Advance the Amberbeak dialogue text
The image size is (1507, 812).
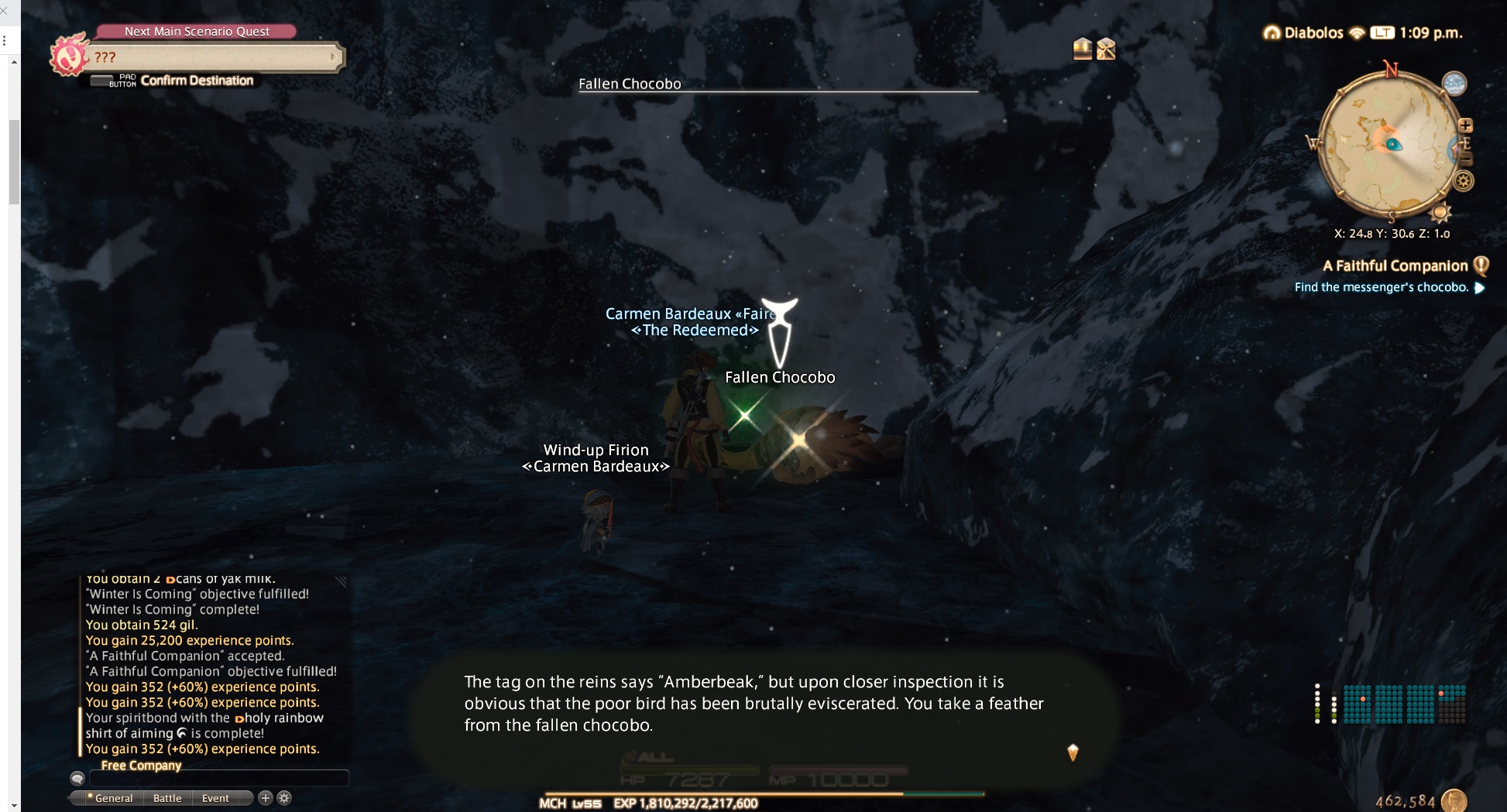pos(1073,752)
